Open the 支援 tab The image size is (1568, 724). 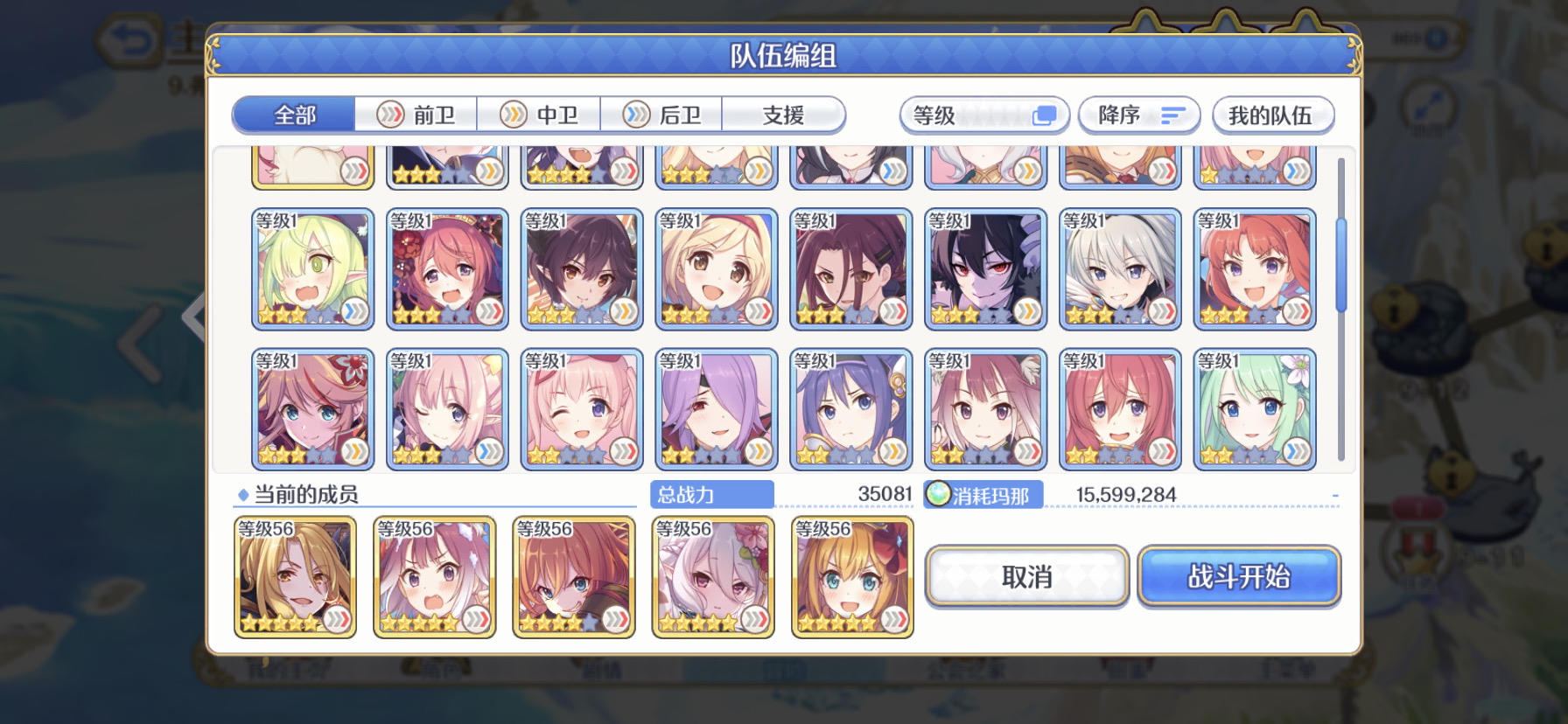pos(783,115)
